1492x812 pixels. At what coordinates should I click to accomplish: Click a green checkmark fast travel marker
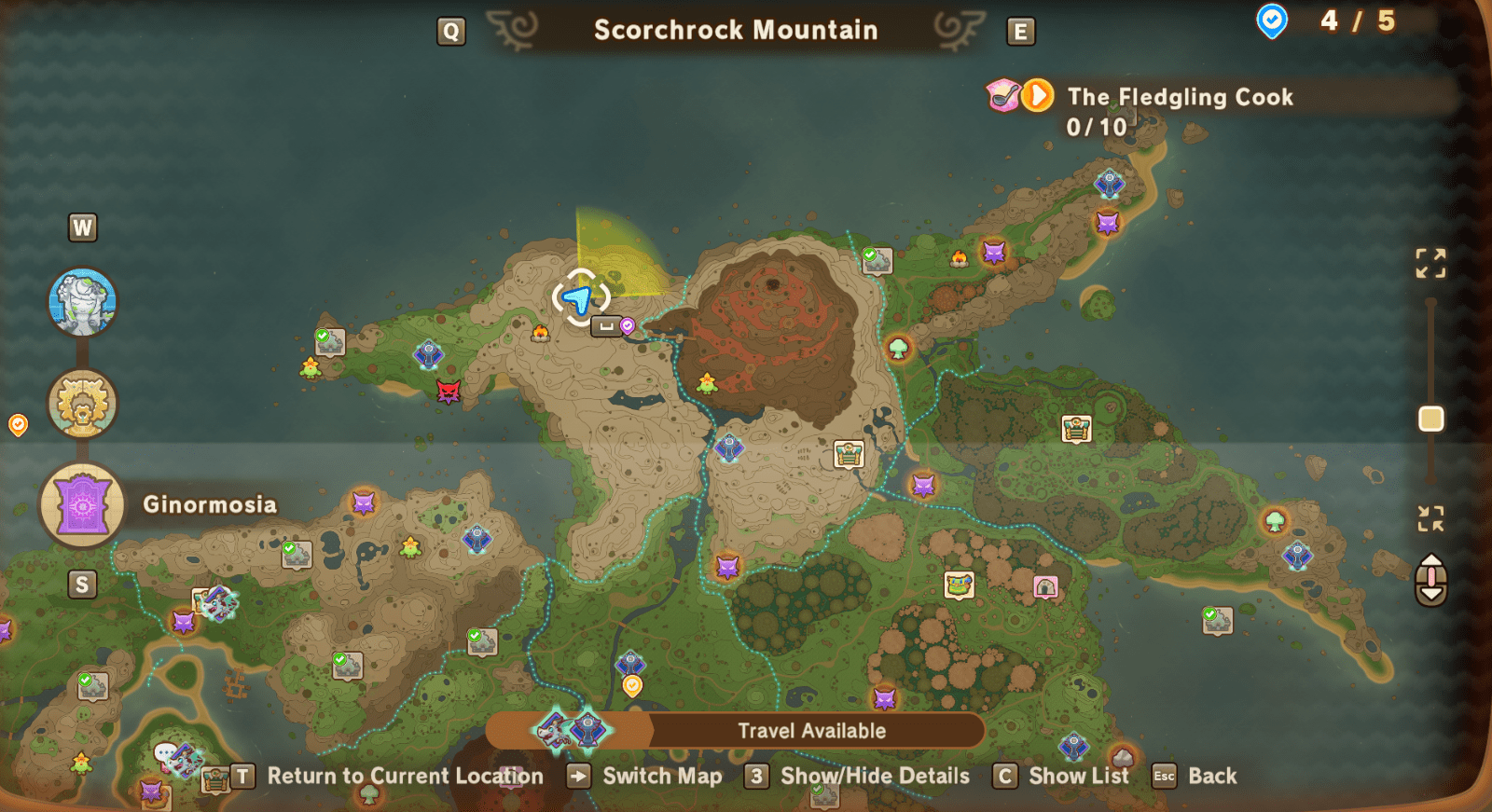click(x=868, y=252)
